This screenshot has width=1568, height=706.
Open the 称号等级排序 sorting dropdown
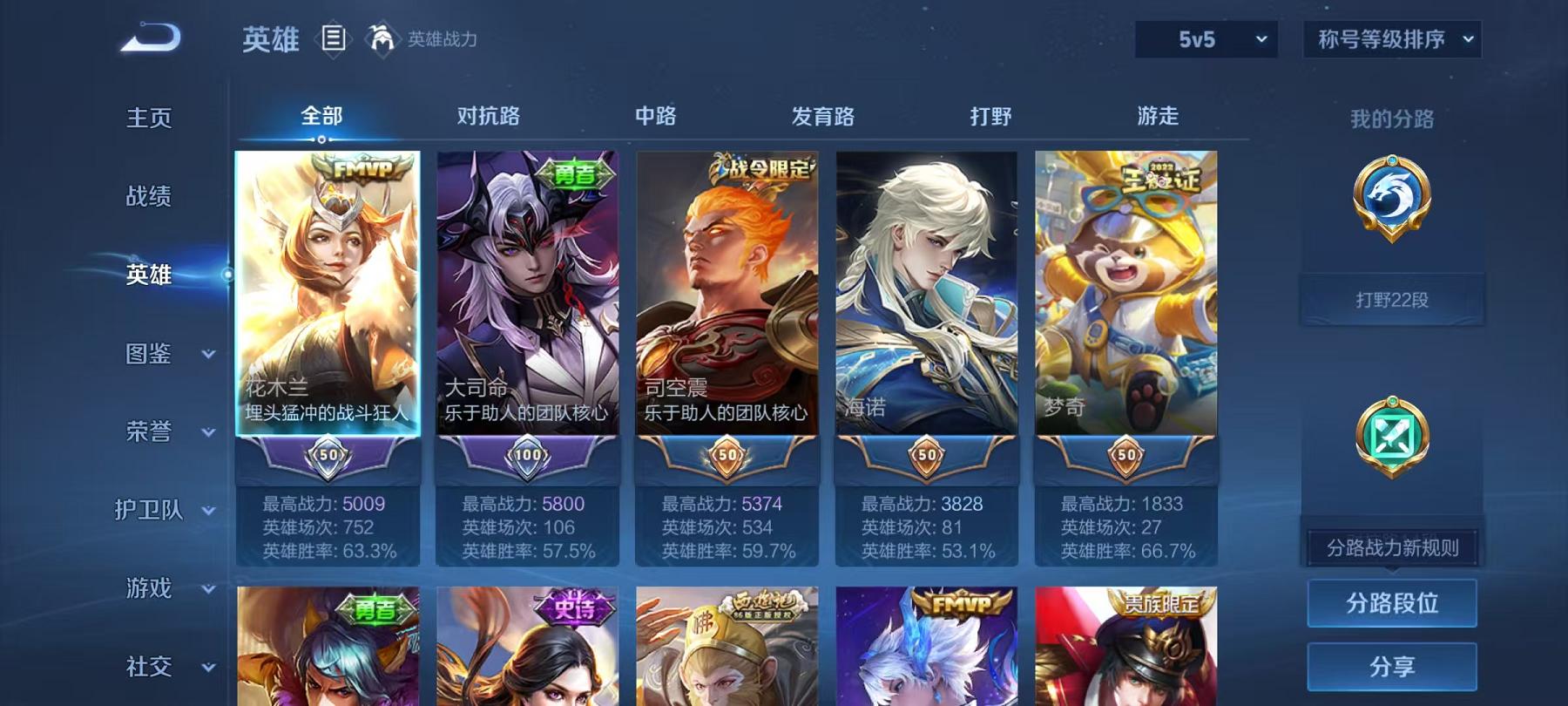[1389, 37]
